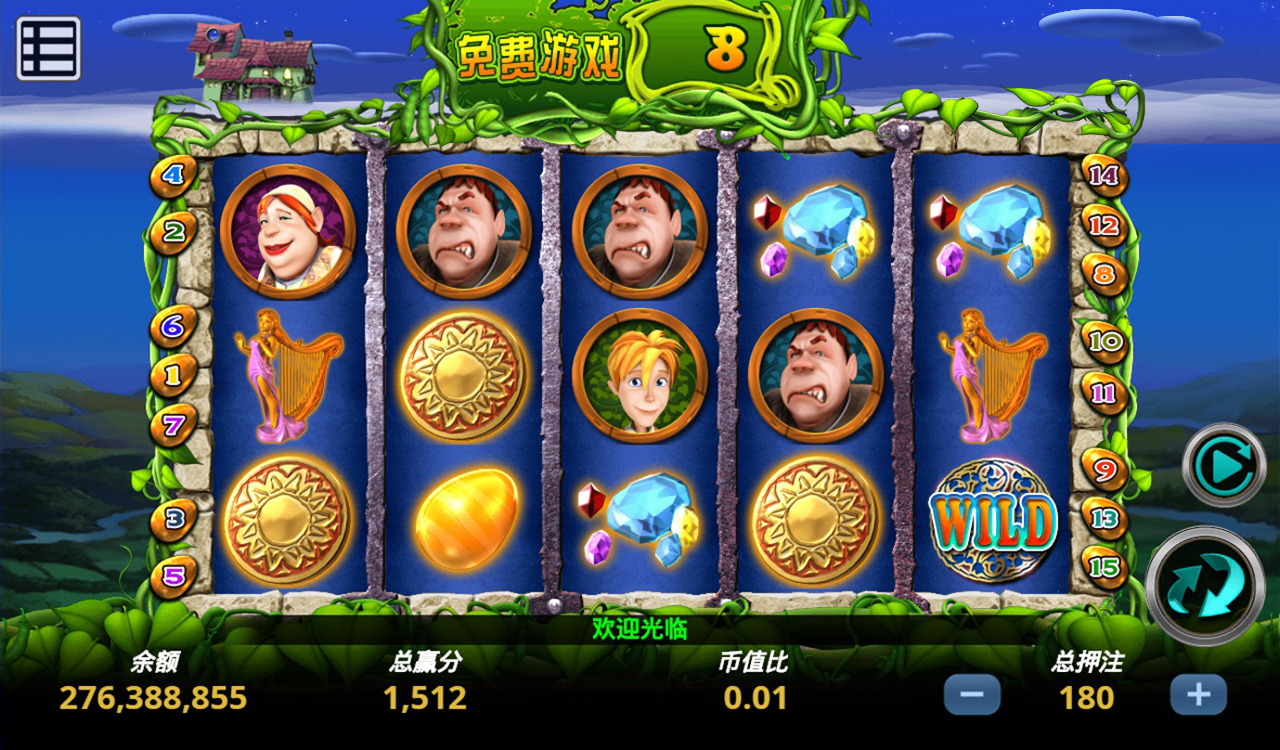Highlight payline number 13 marker
The width and height of the screenshot is (1280, 750).
[x=1105, y=518]
